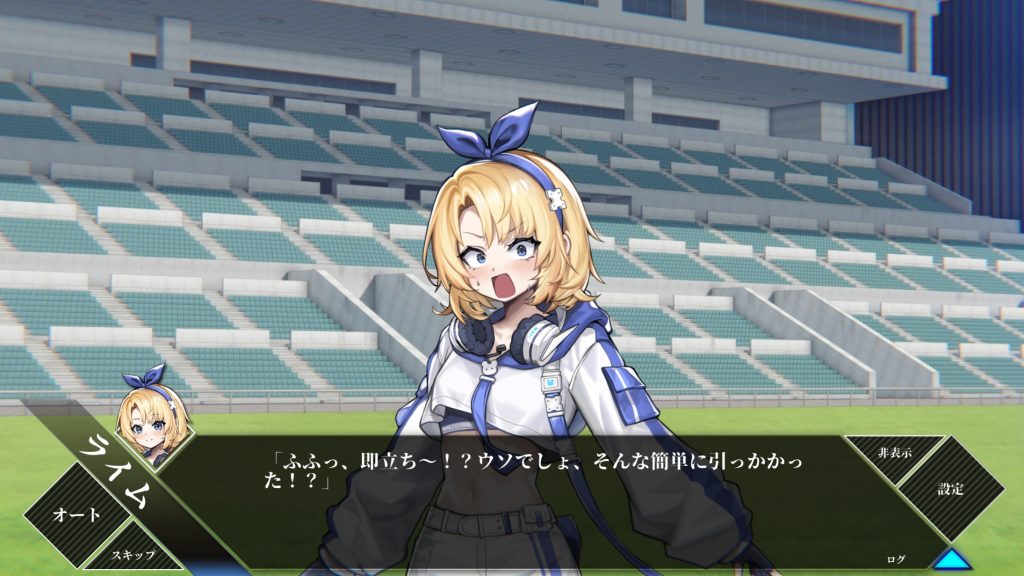
Task: Open the ログ dialogue backlog
Action: coord(897,559)
